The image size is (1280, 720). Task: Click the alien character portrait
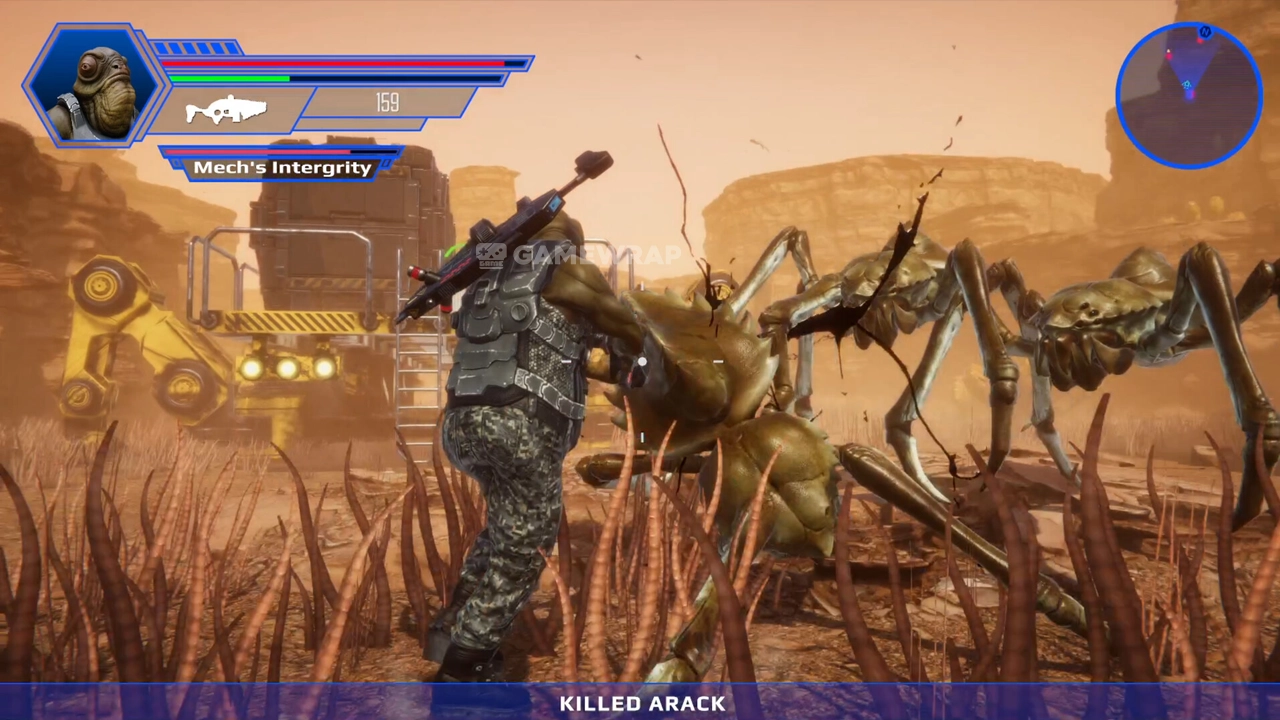[x=94, y=85]
